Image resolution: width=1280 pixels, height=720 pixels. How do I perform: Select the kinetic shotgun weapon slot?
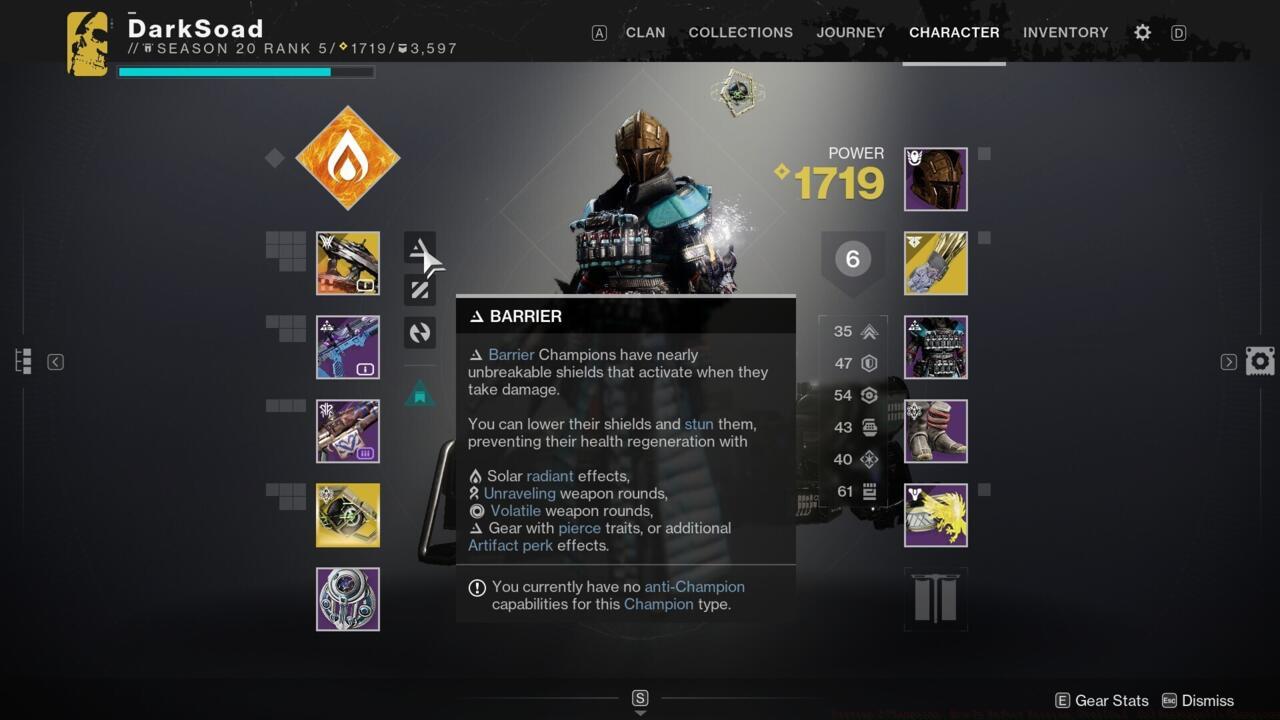click(x=347, y=263)
